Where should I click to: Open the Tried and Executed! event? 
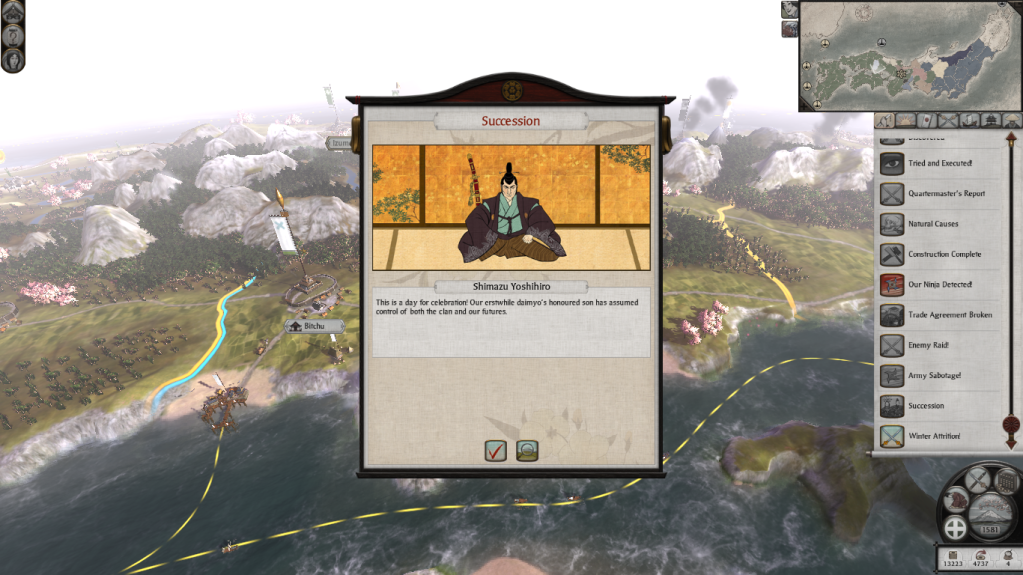tap(938, 163)
